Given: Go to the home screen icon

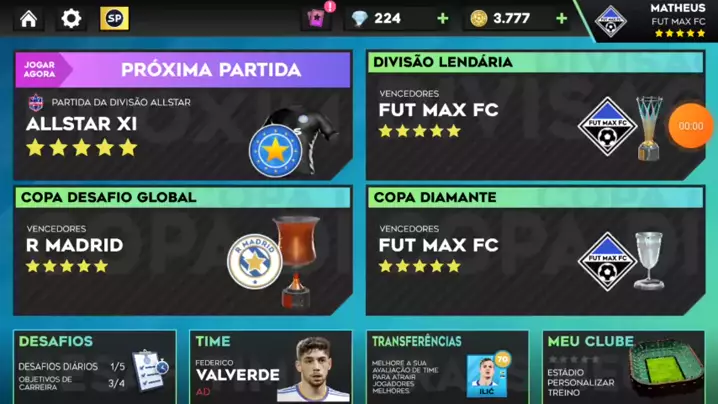Looking at the screenshot, I should [x=29, y=18].
